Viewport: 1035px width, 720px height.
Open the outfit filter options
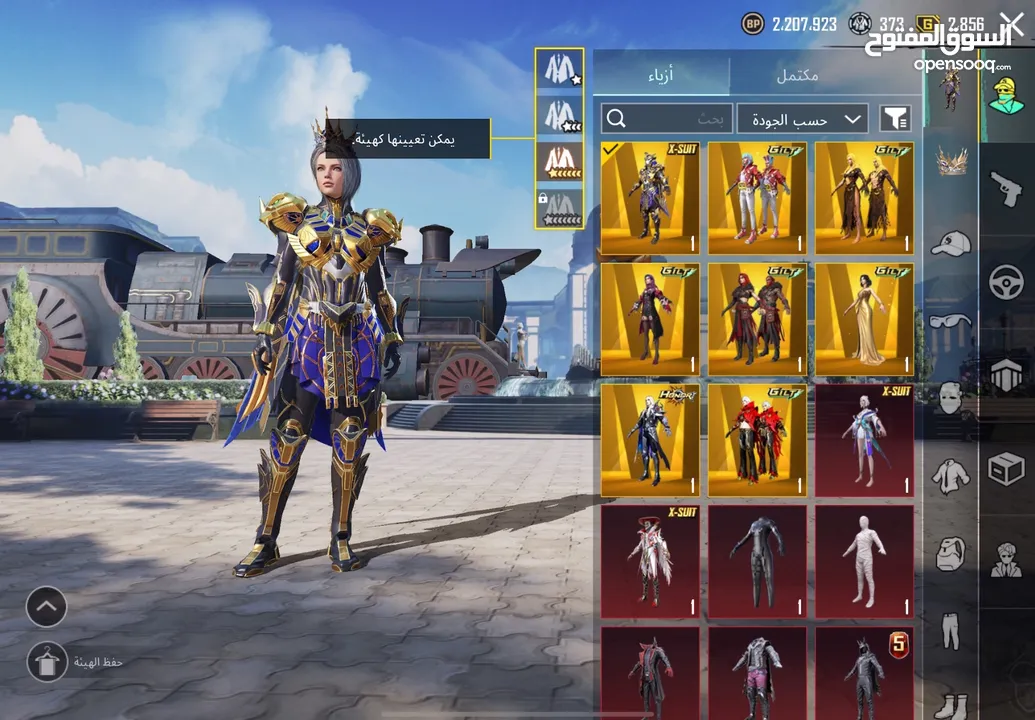coord(895,119)
